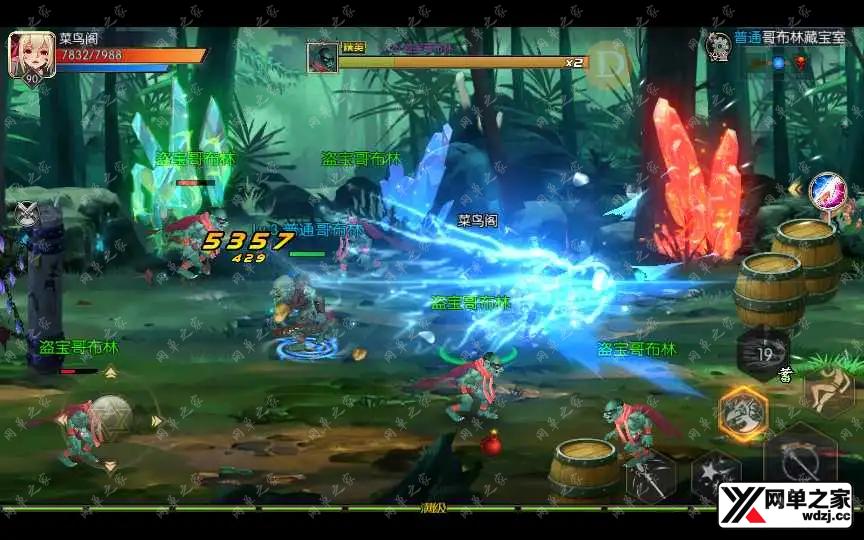Tap the crouching figure dodge button
This screenshot has width=864, height=540.
point(828,390)
